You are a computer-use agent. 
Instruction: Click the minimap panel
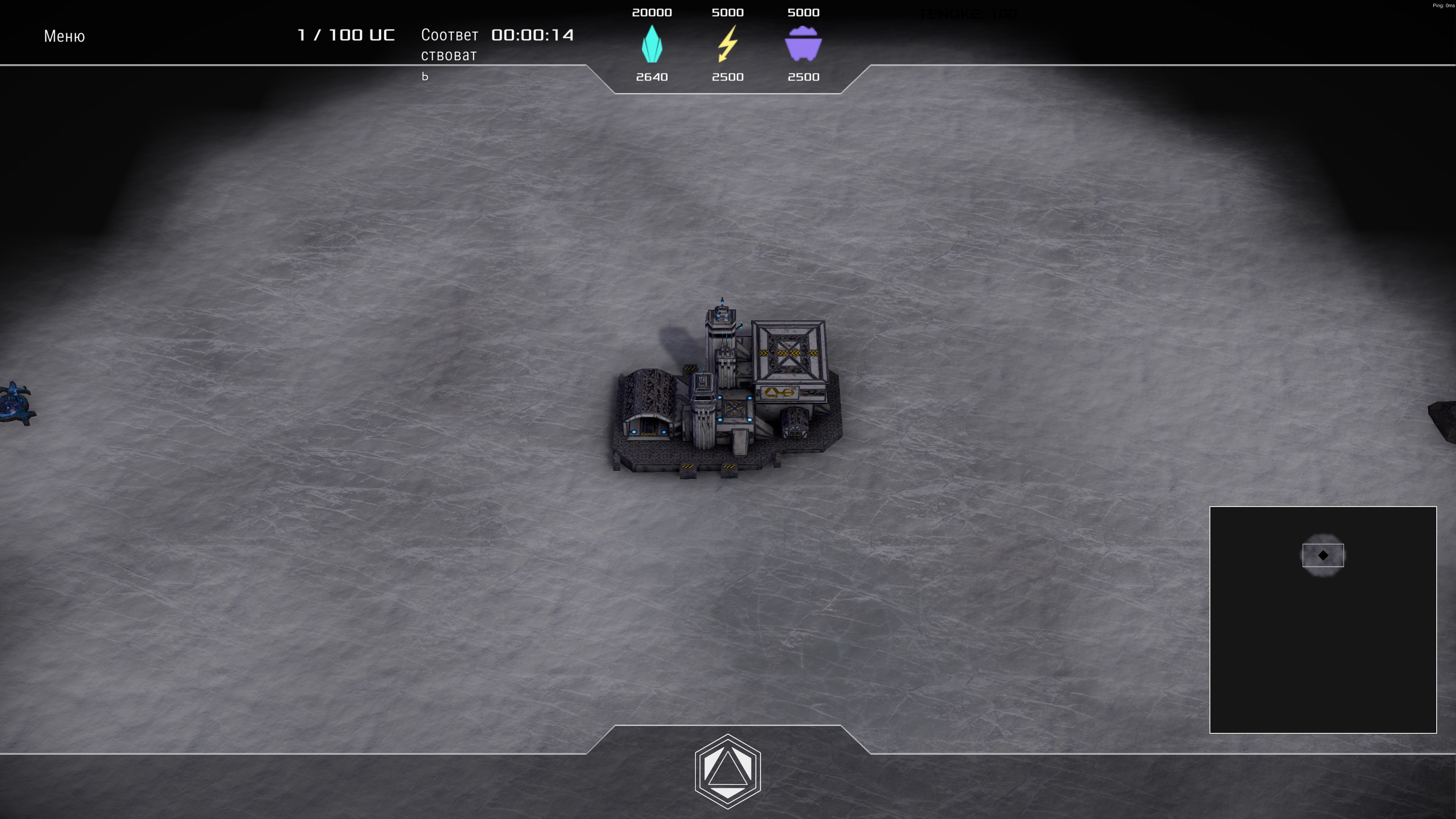click(x=1323, y=620)
